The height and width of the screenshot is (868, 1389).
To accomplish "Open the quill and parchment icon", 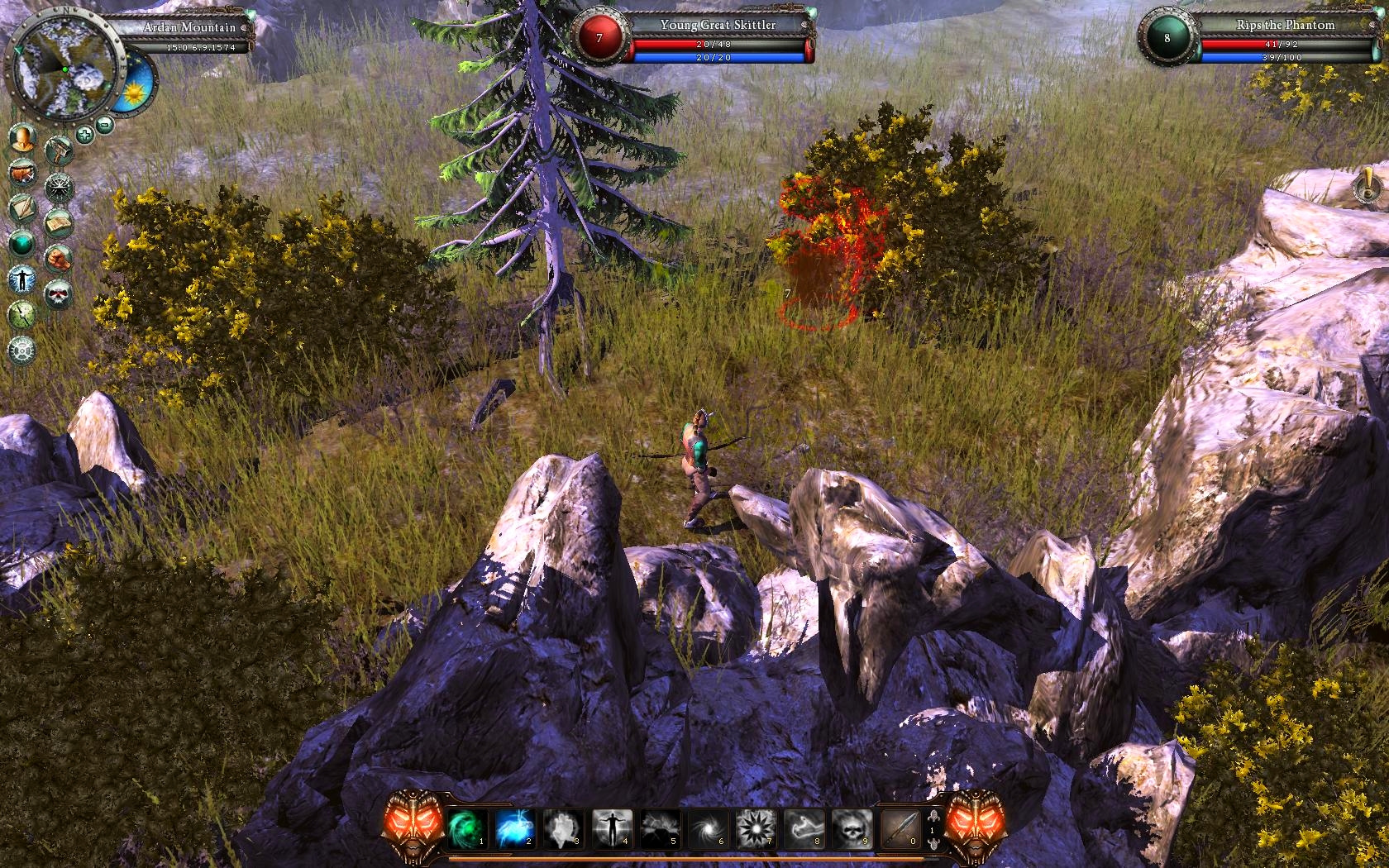I will tap(22, 208).
